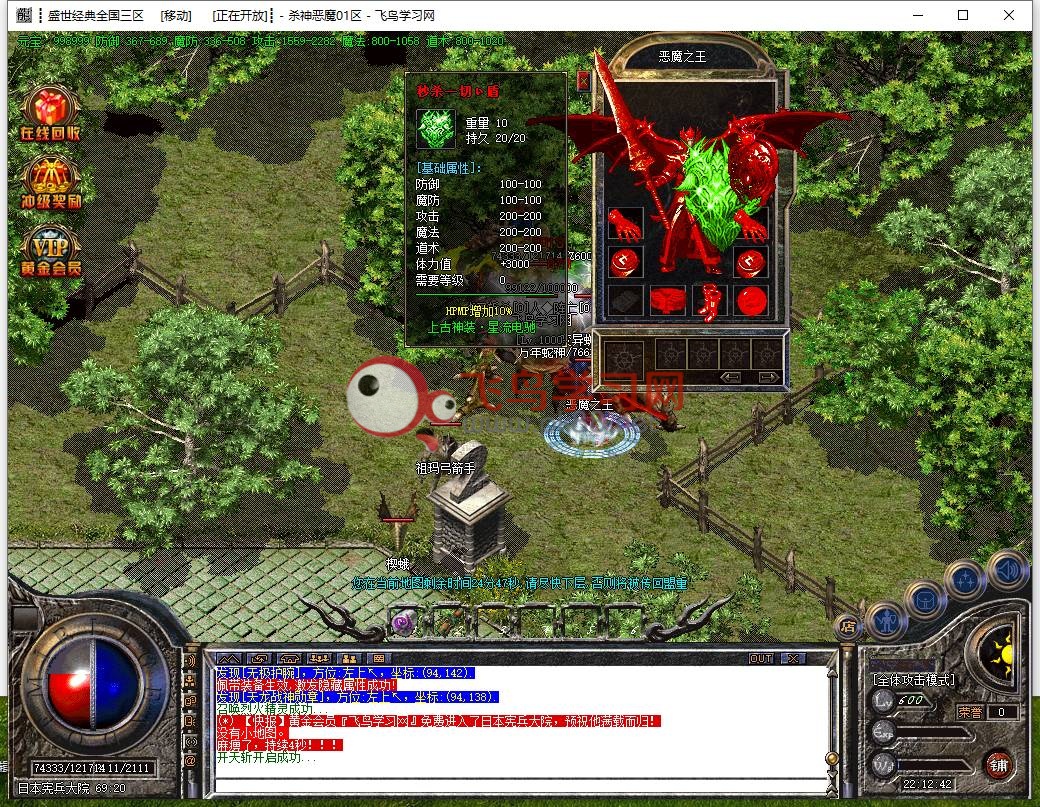The width and height of the screenshot is (1040, 807).
Task: Close the chat panel with X button
Action: (792, 658)
